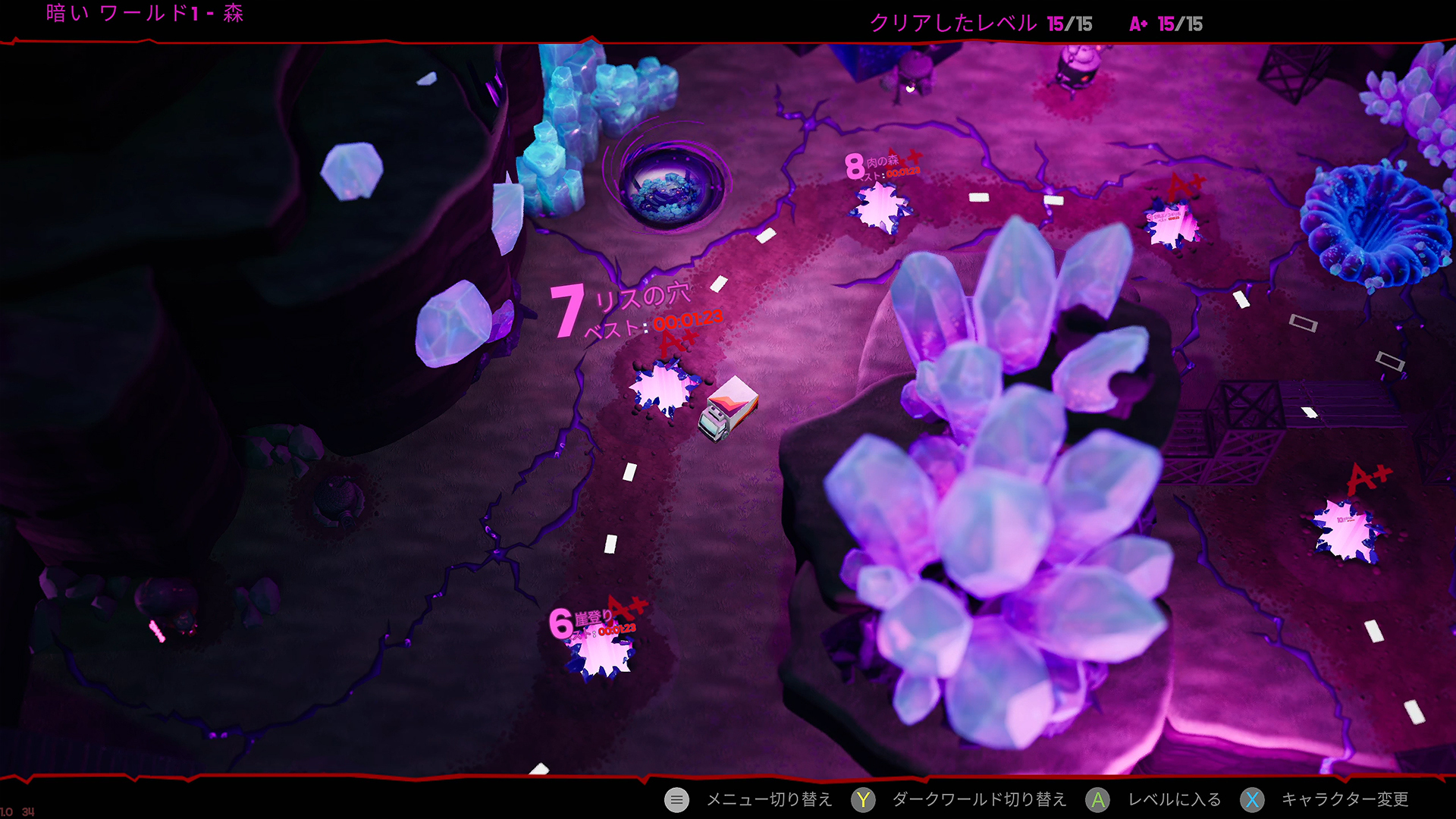Pick level 8 肉の森 node
The image size is (1456, 819).
coord(880,206)
